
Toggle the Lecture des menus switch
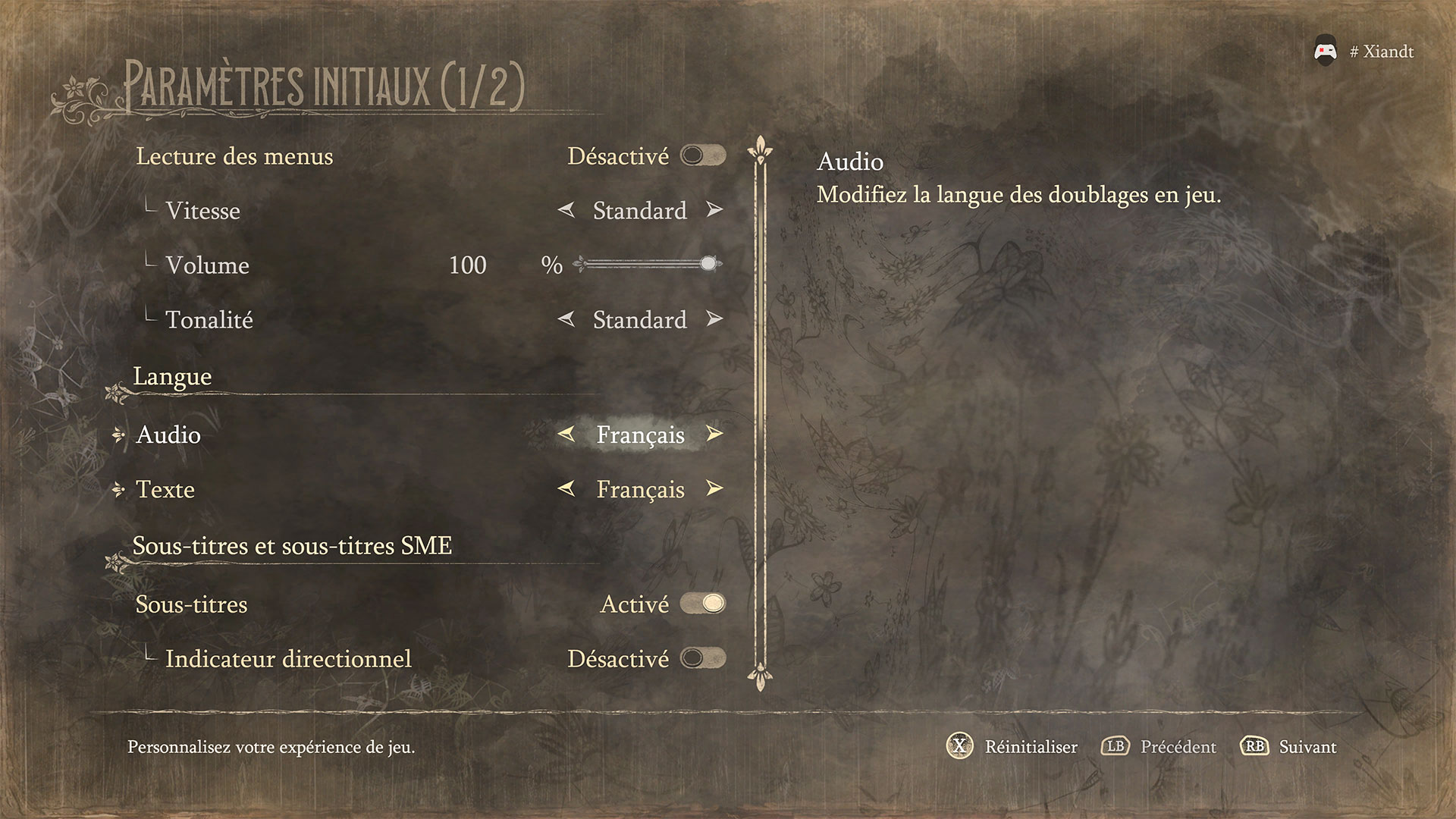[x=703, y=155]
